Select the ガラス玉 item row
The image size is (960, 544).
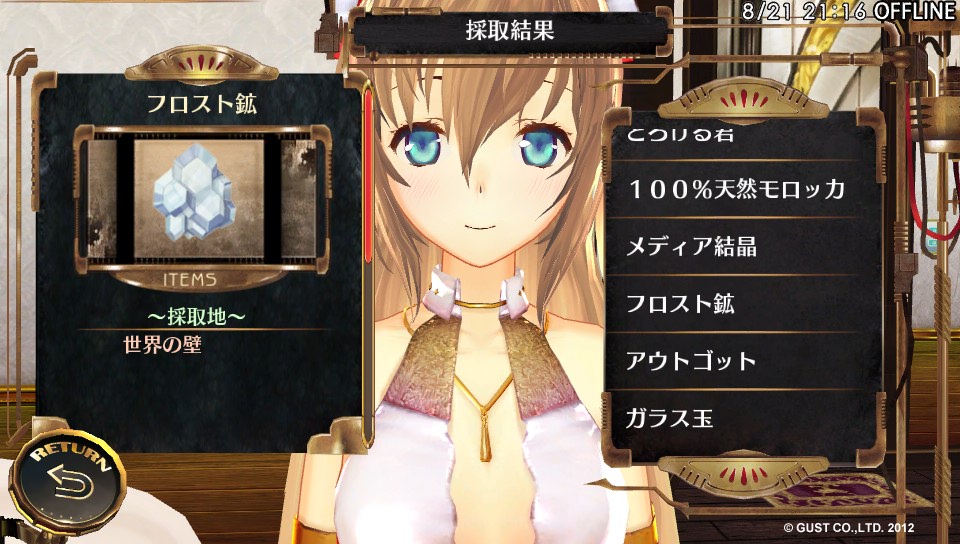point(737,417)
